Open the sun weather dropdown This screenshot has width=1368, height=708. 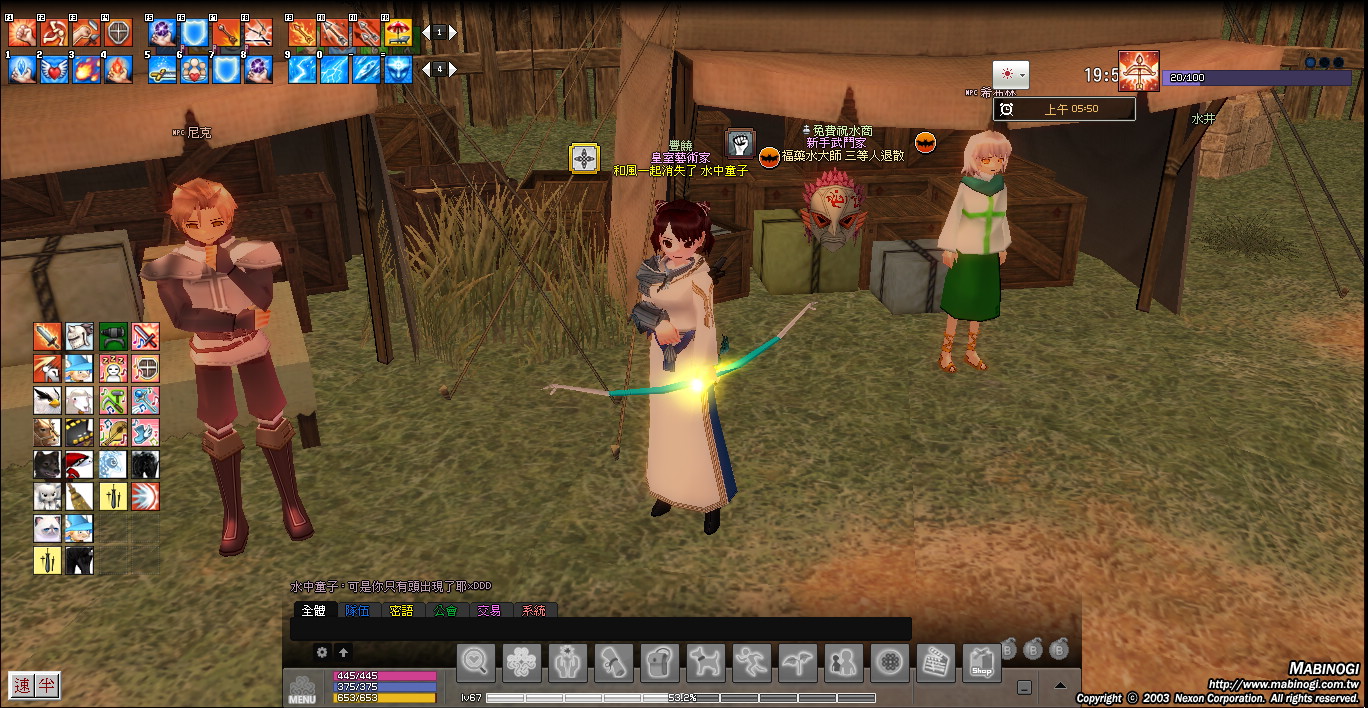[1010, 75]
